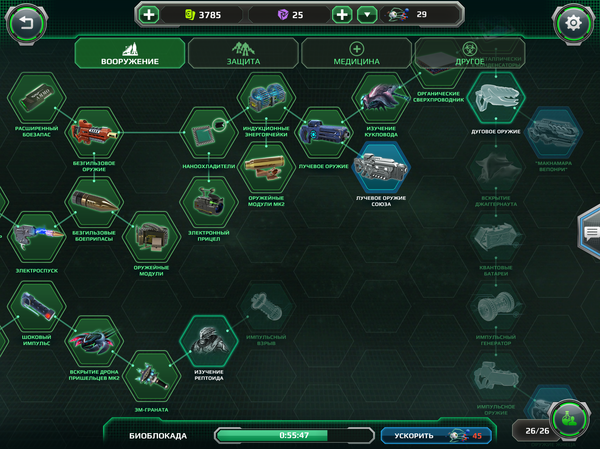Image resolution: width=600 pixels, height=449 pixels.
Task: Go back with the arrow button
Action: point(26,22)
